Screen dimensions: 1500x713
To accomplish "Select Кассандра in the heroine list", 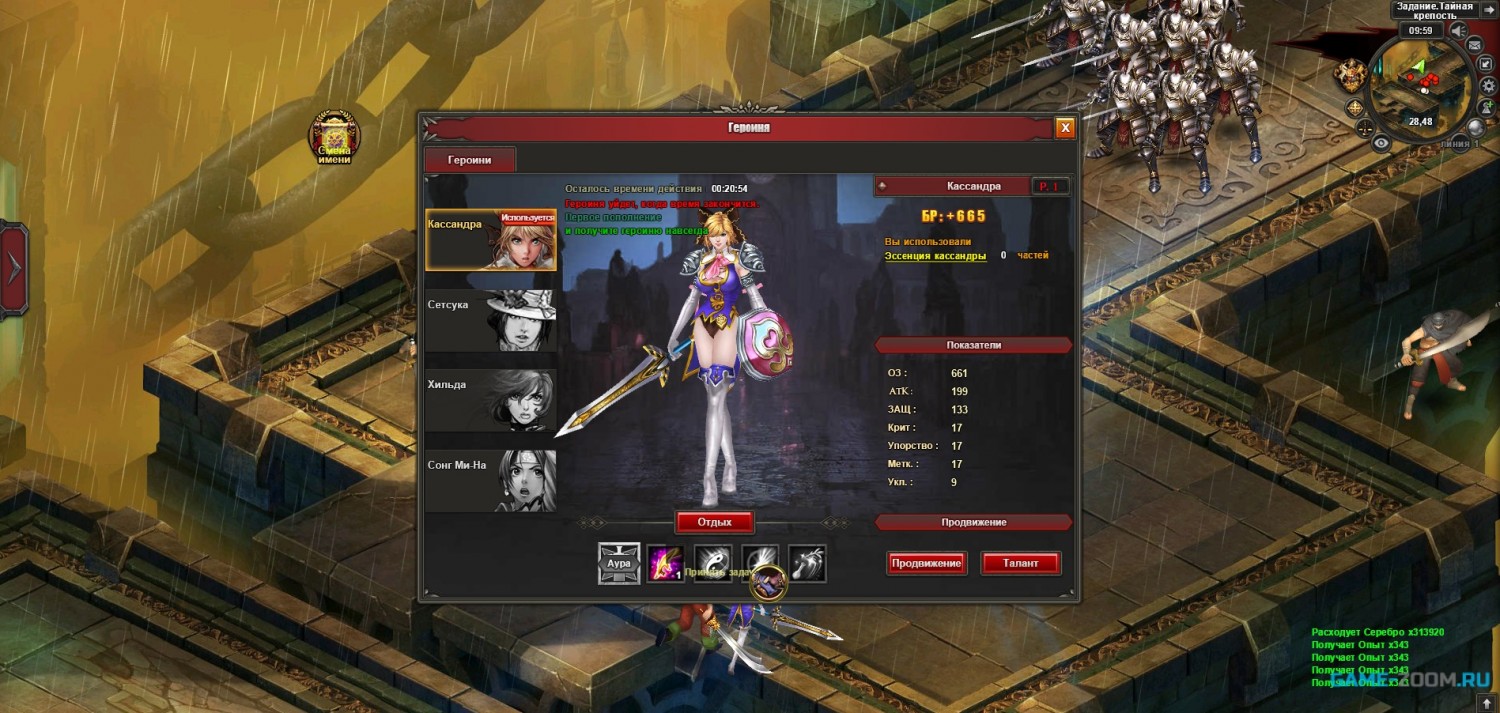I will tap(491, 240).
